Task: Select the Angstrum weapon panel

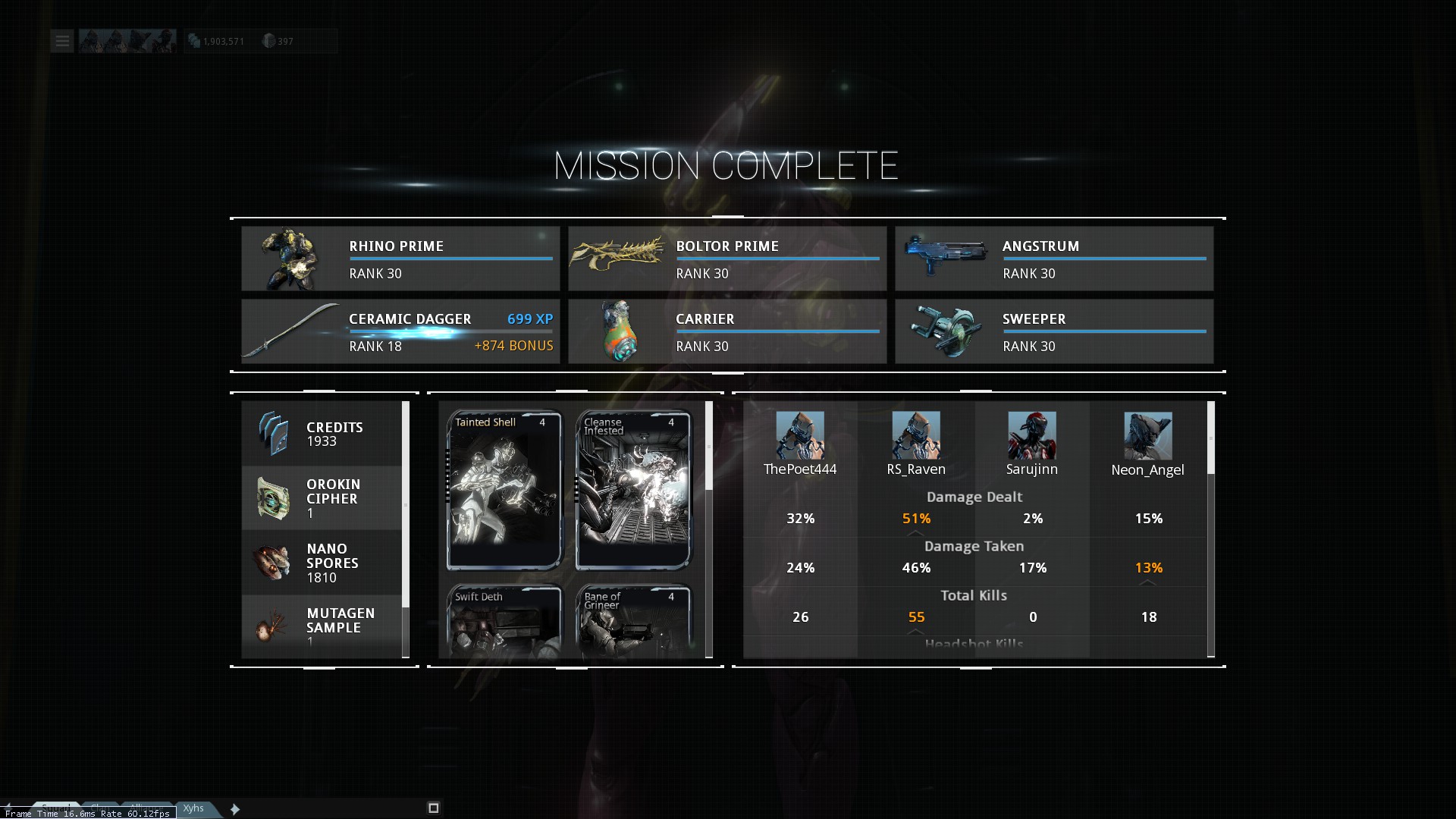Action: 1053,259
